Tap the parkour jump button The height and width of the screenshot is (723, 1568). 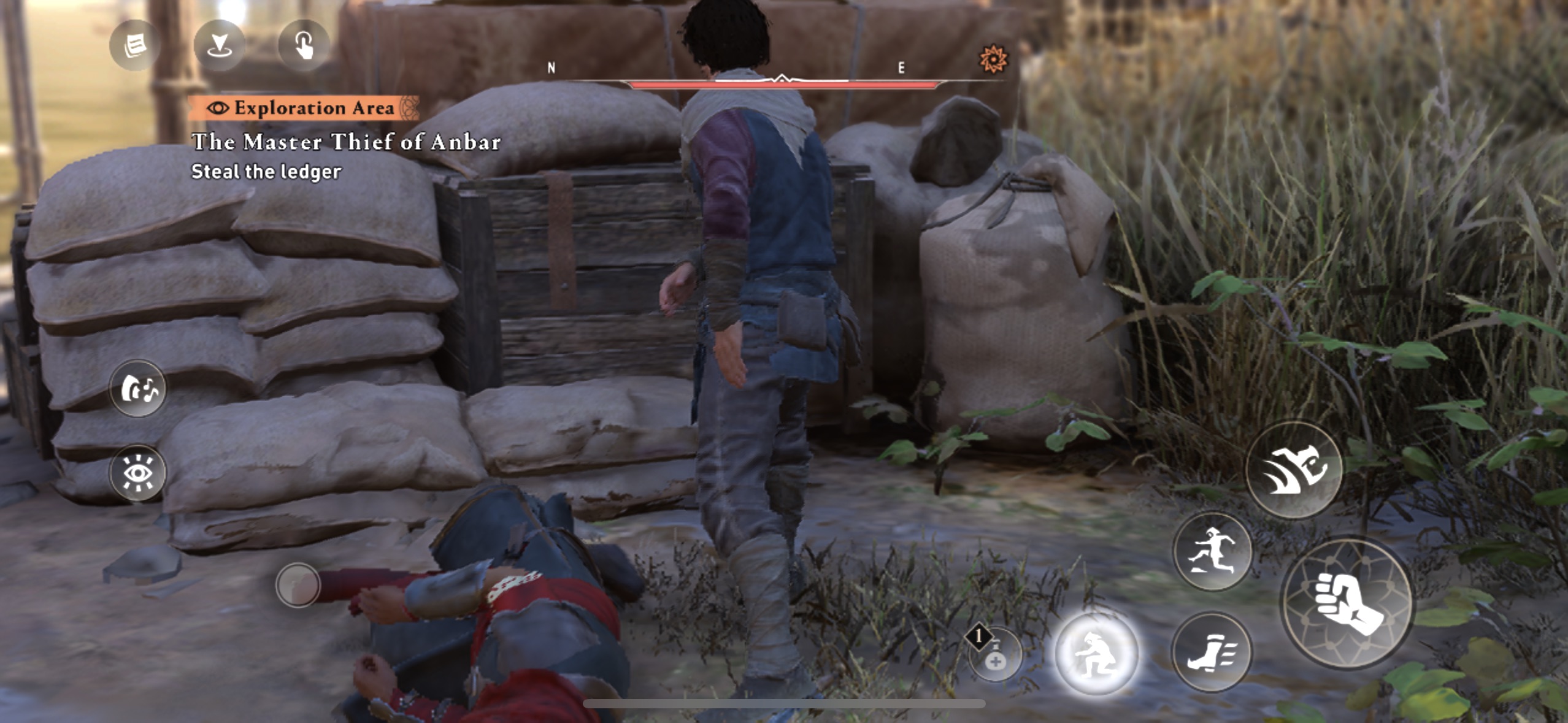pos(1212,551)
